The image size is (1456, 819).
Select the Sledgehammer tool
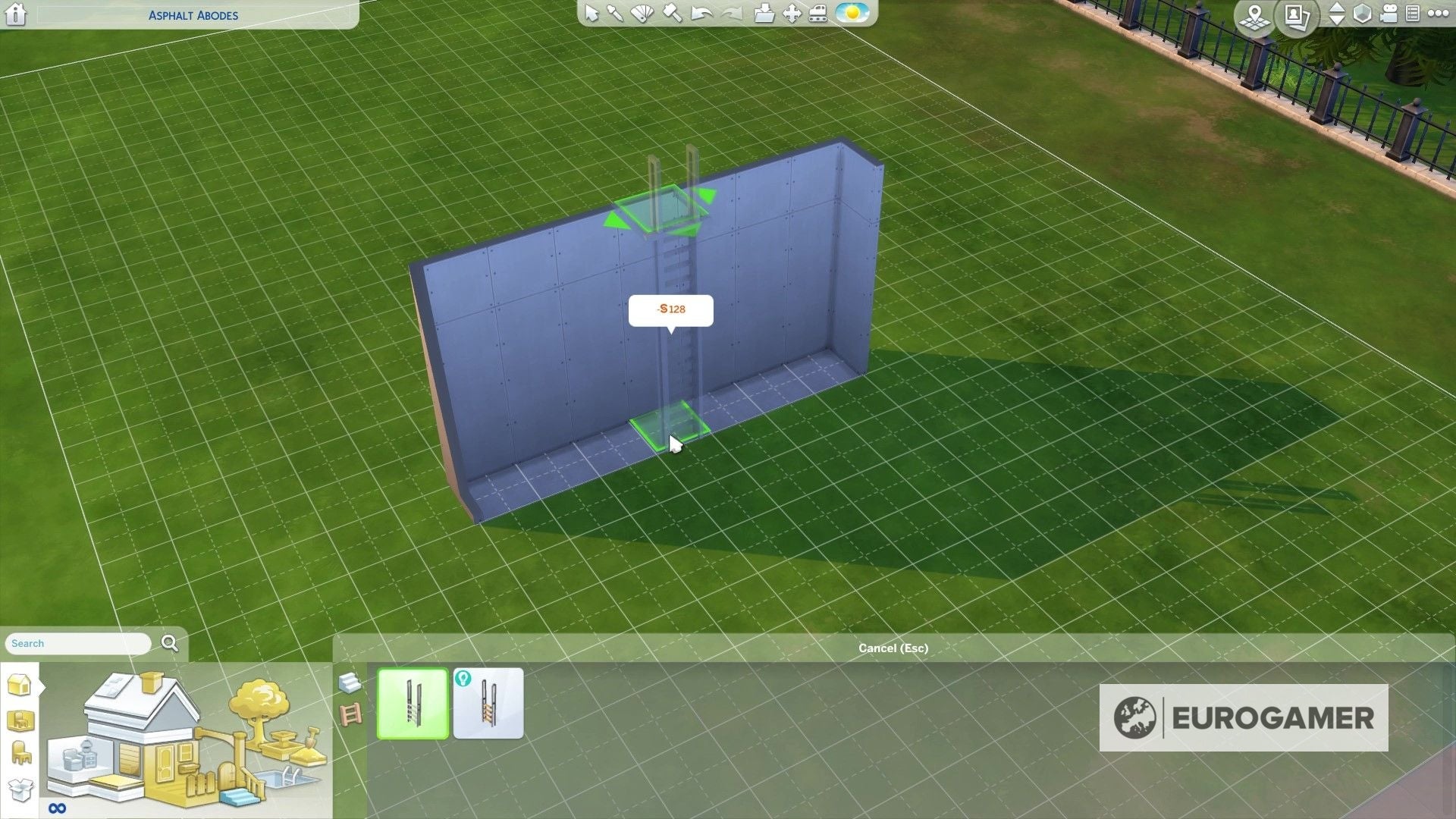pyautogui.click(x=671, y=14)
